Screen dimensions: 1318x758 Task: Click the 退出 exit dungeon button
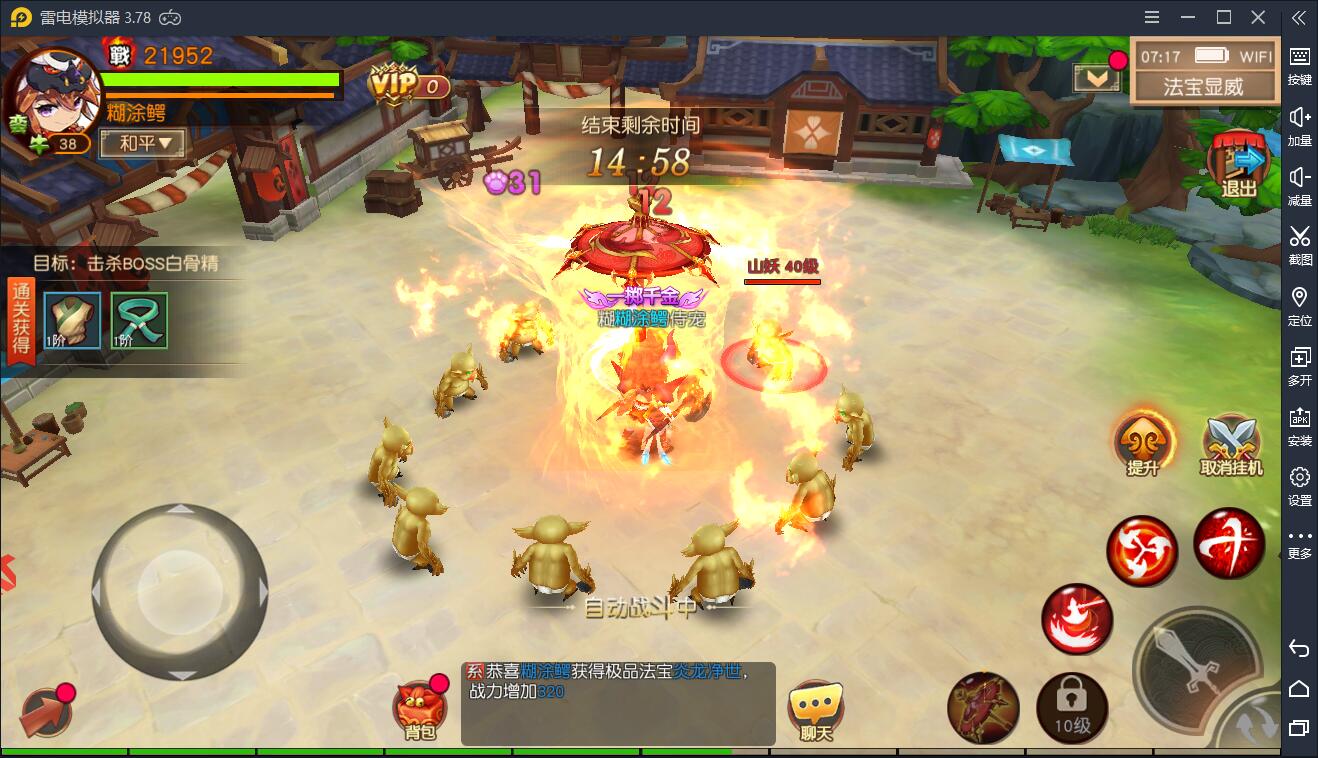click(x=1240, y=166)
